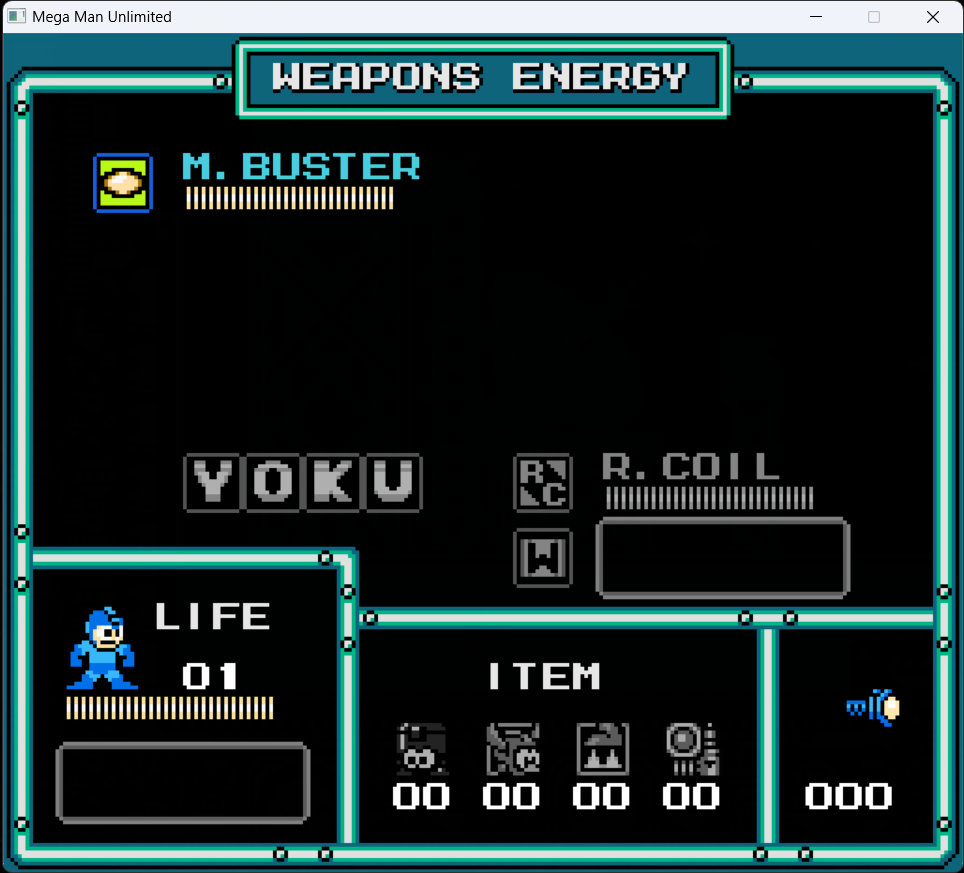Select the W tank icon

[542, 557]
